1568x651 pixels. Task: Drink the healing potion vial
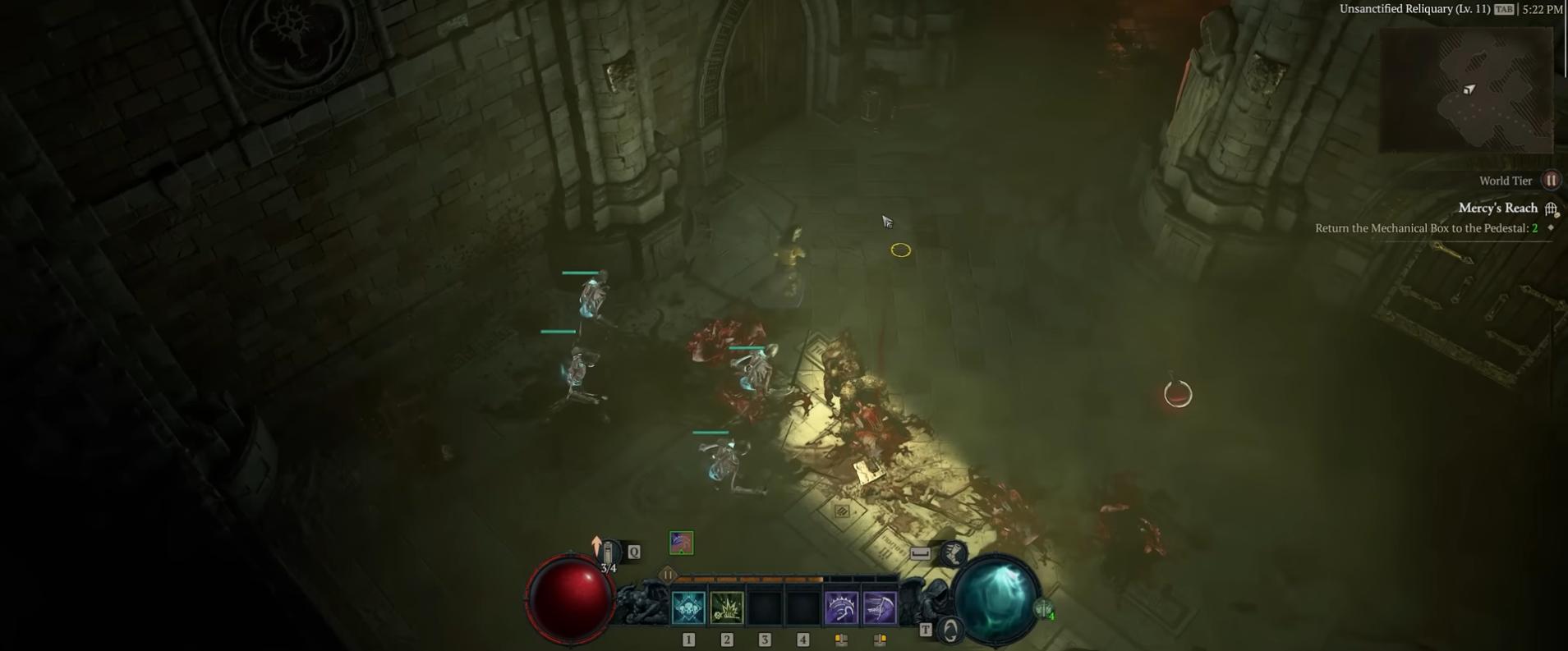(609, 553)
